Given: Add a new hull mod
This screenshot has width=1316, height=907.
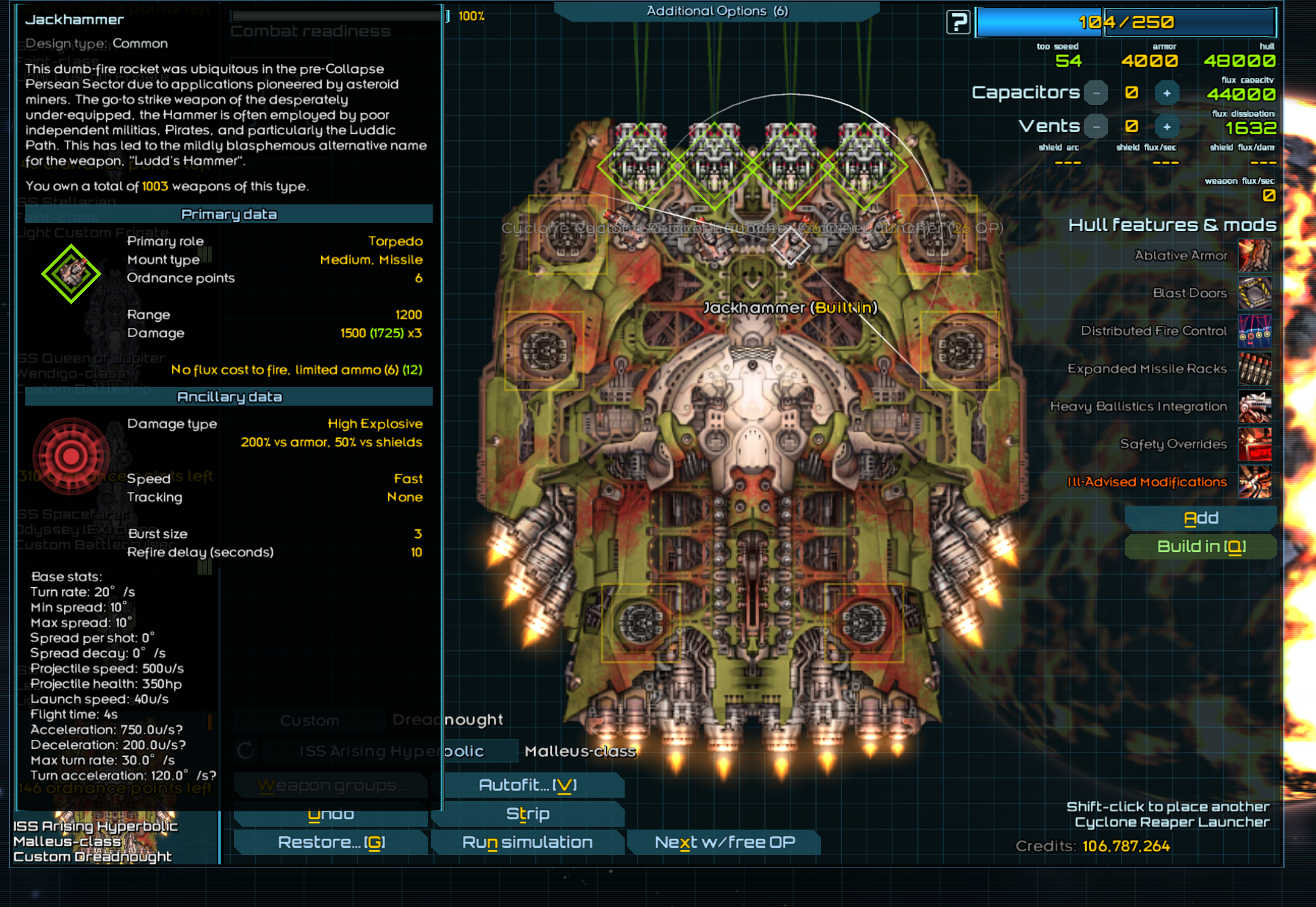Looking at the screenshot, I should [x=1201, y=518].
